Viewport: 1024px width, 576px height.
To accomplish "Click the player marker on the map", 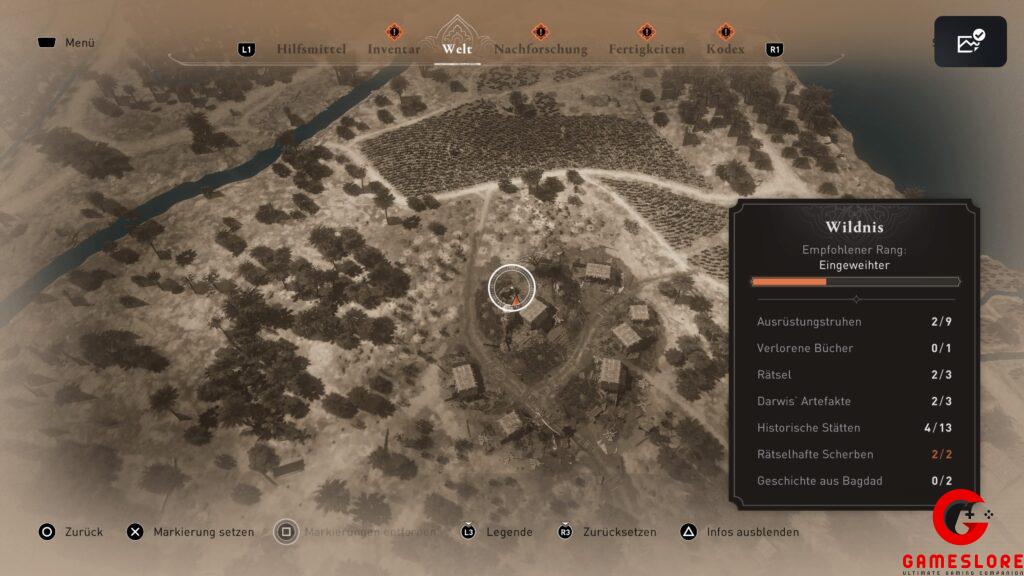I will click(x=513, y=290).
